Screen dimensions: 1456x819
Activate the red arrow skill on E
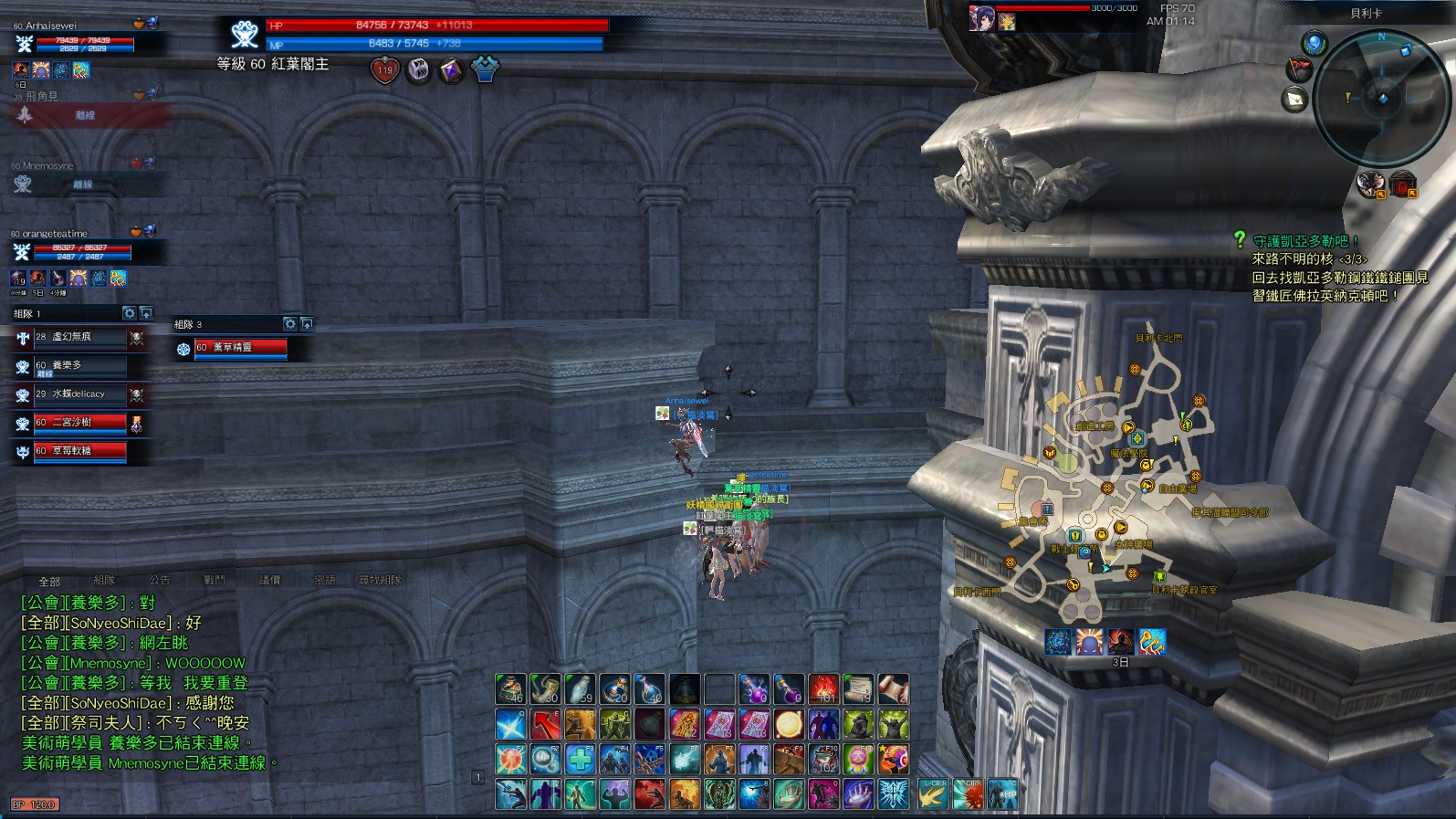[546, 725]
